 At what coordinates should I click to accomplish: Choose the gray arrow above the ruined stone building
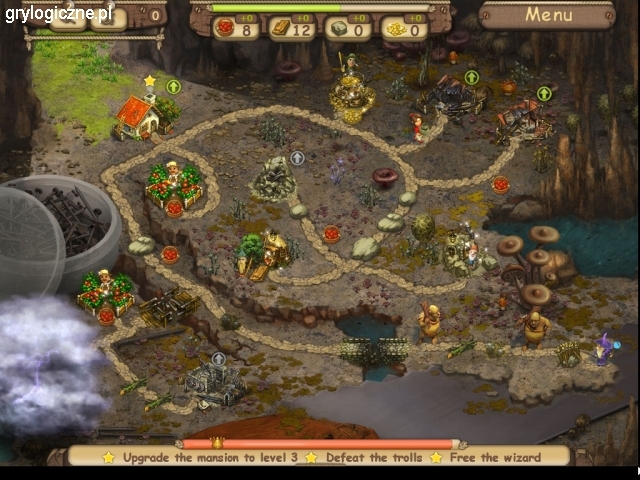tap(219, 358)
